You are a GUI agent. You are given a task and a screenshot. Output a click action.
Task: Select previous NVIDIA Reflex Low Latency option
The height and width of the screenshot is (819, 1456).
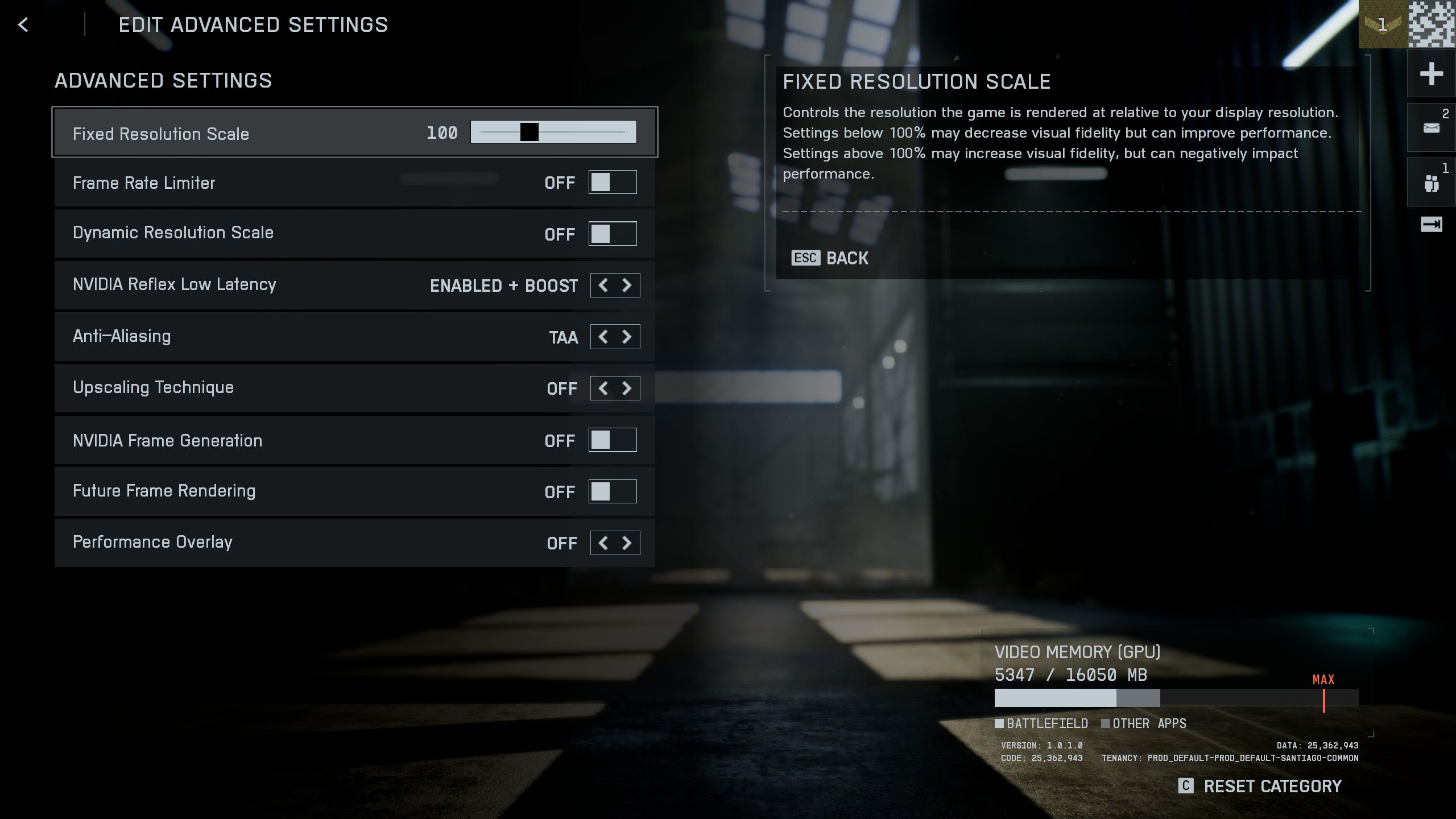click(603, 286)
